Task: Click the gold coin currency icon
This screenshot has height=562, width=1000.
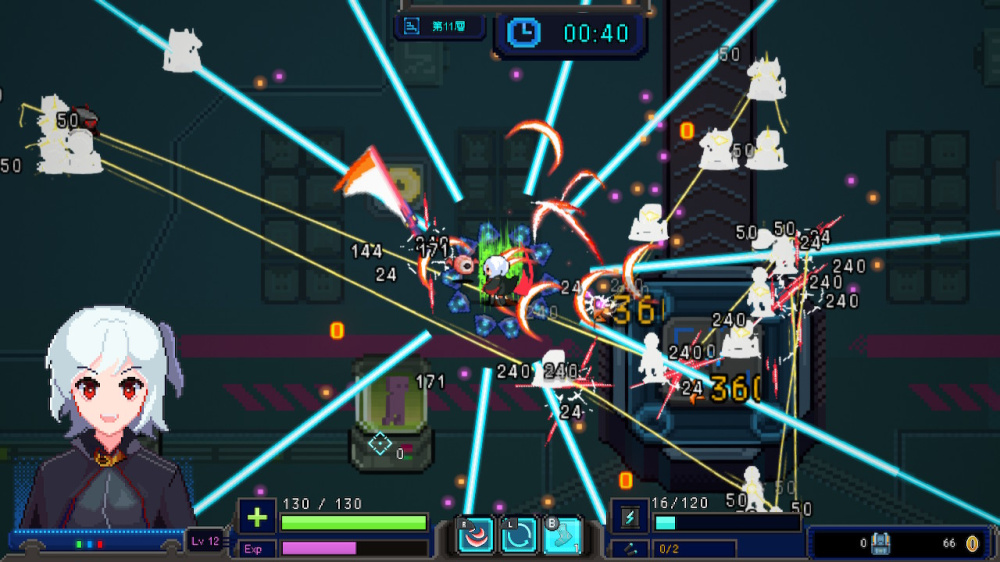Action: click(972, 543)
